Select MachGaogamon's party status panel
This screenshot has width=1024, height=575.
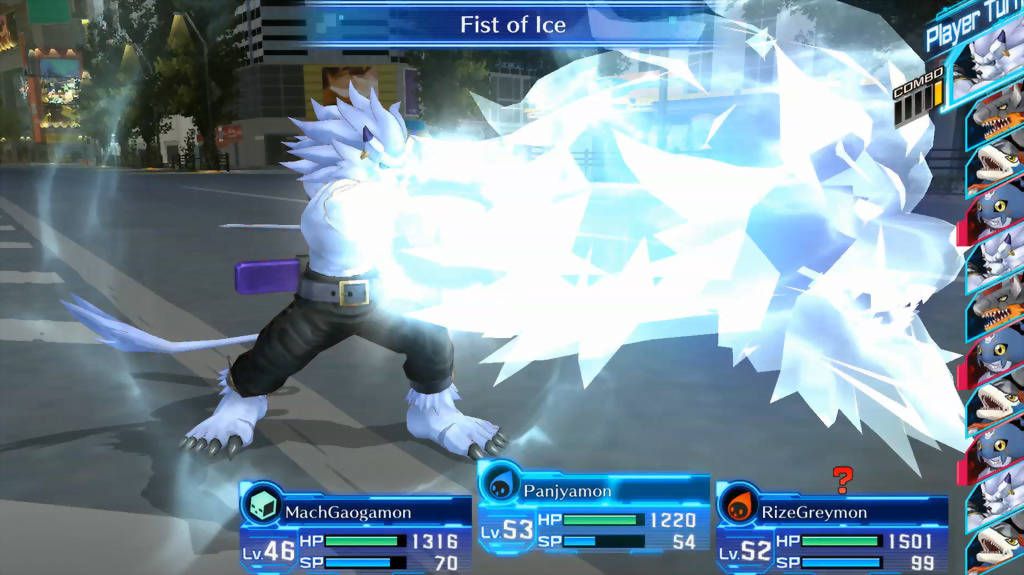click(x=355, y=527)
